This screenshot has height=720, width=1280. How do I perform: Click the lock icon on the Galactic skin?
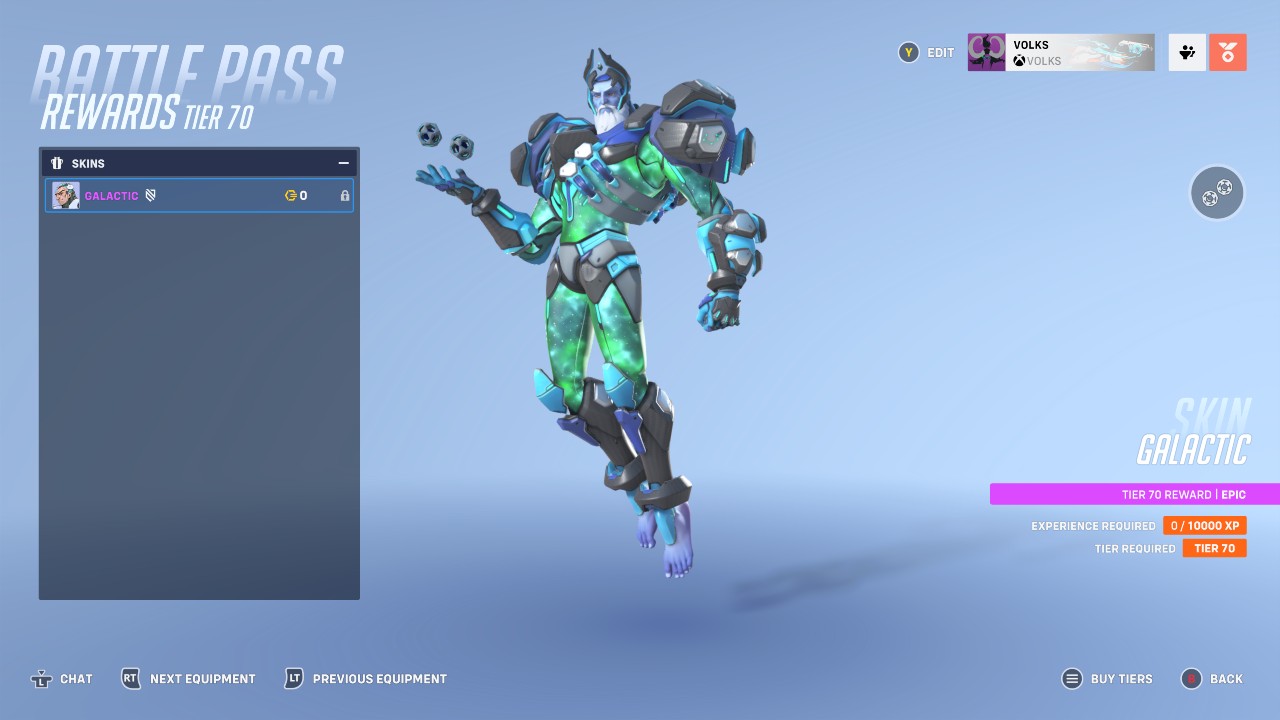click(344, 196)
